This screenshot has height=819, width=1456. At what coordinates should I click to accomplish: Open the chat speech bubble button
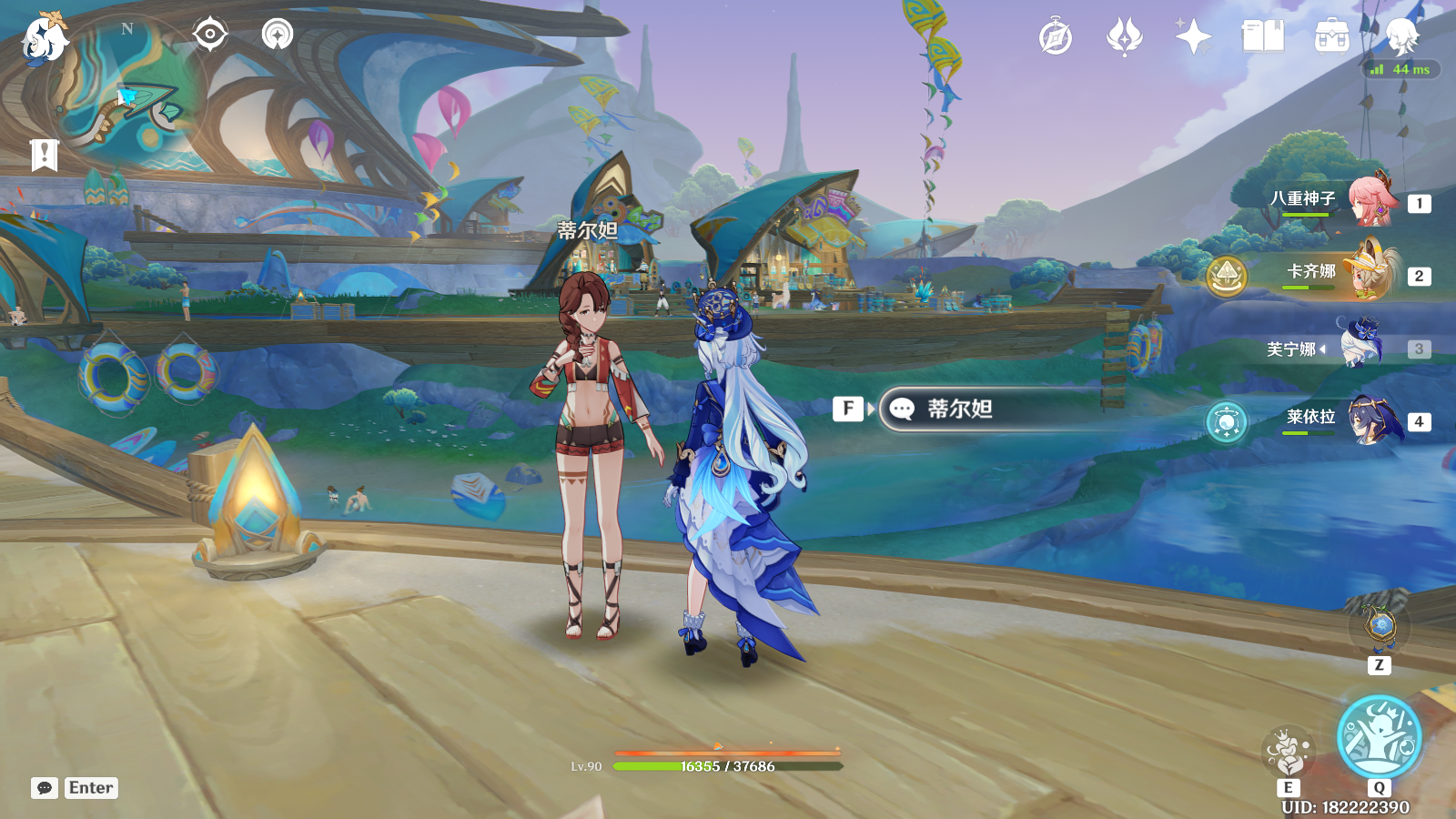point(45,788)
